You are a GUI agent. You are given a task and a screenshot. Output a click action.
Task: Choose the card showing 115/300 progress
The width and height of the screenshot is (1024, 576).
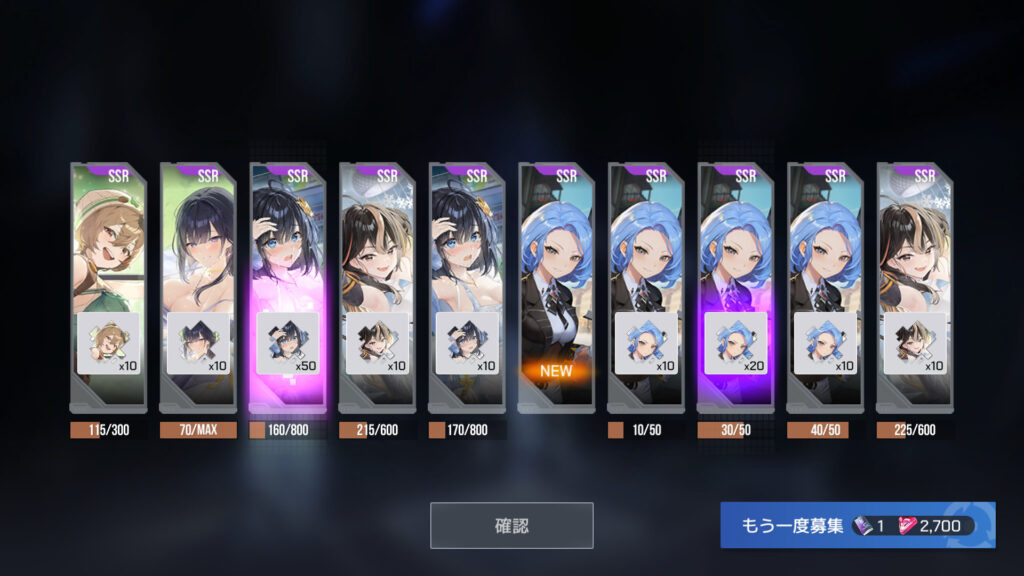point(108,285)
